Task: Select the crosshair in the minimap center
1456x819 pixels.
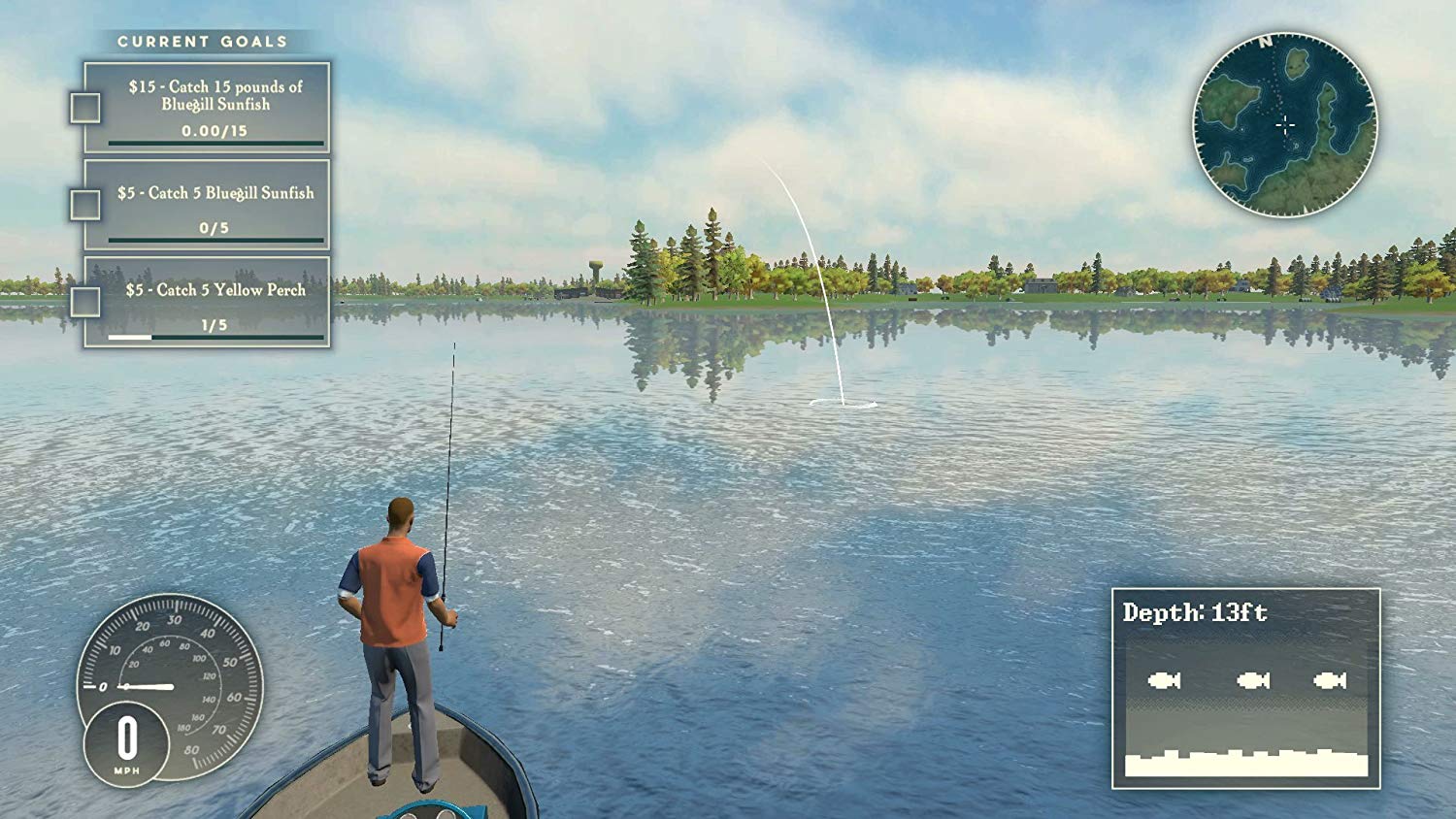Action: [x=1285, y=123]
